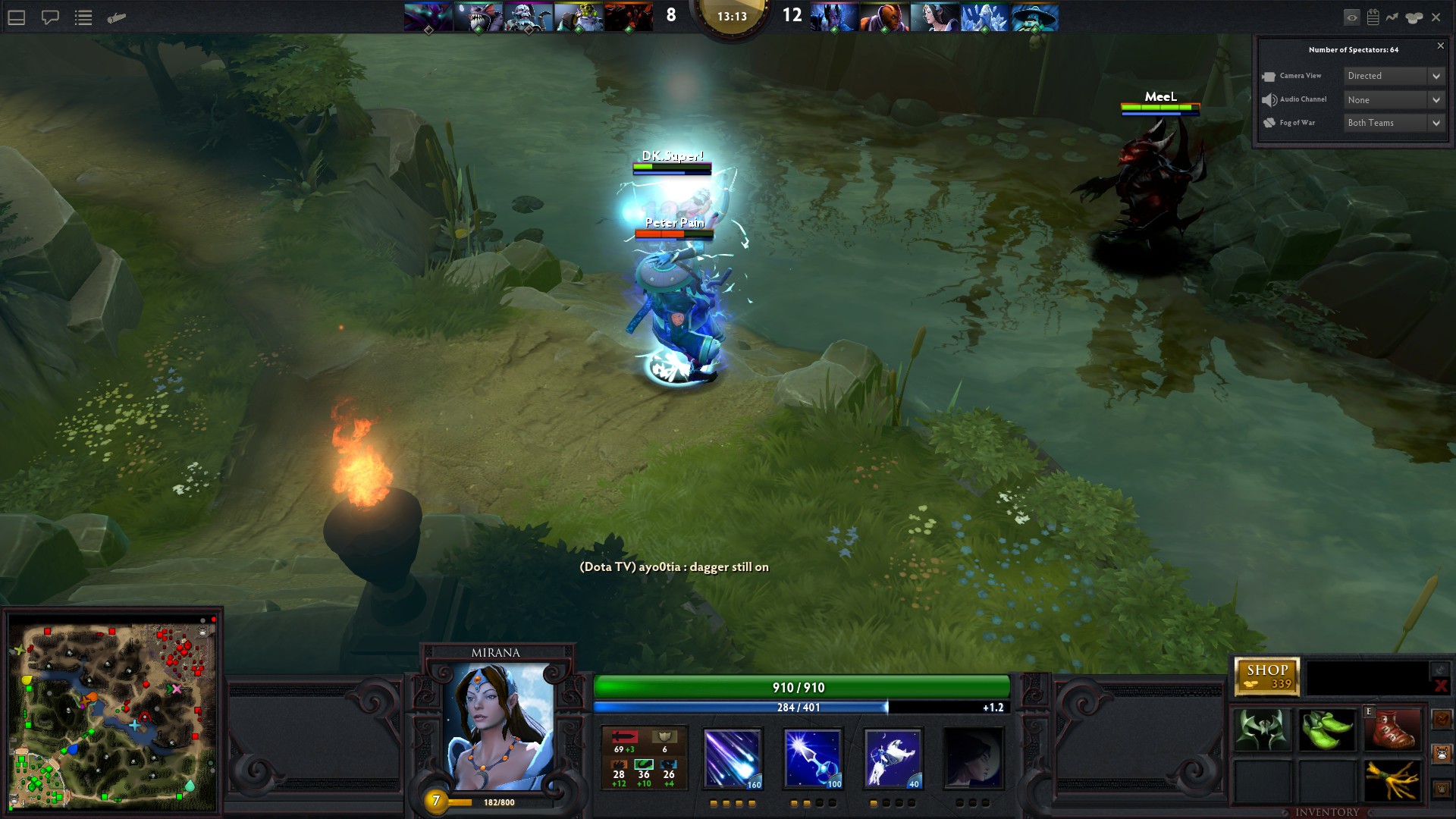Open the scoreboard list icon
Image resolution: width=1456 pixels, height=819 pixels.
point(83,17)
